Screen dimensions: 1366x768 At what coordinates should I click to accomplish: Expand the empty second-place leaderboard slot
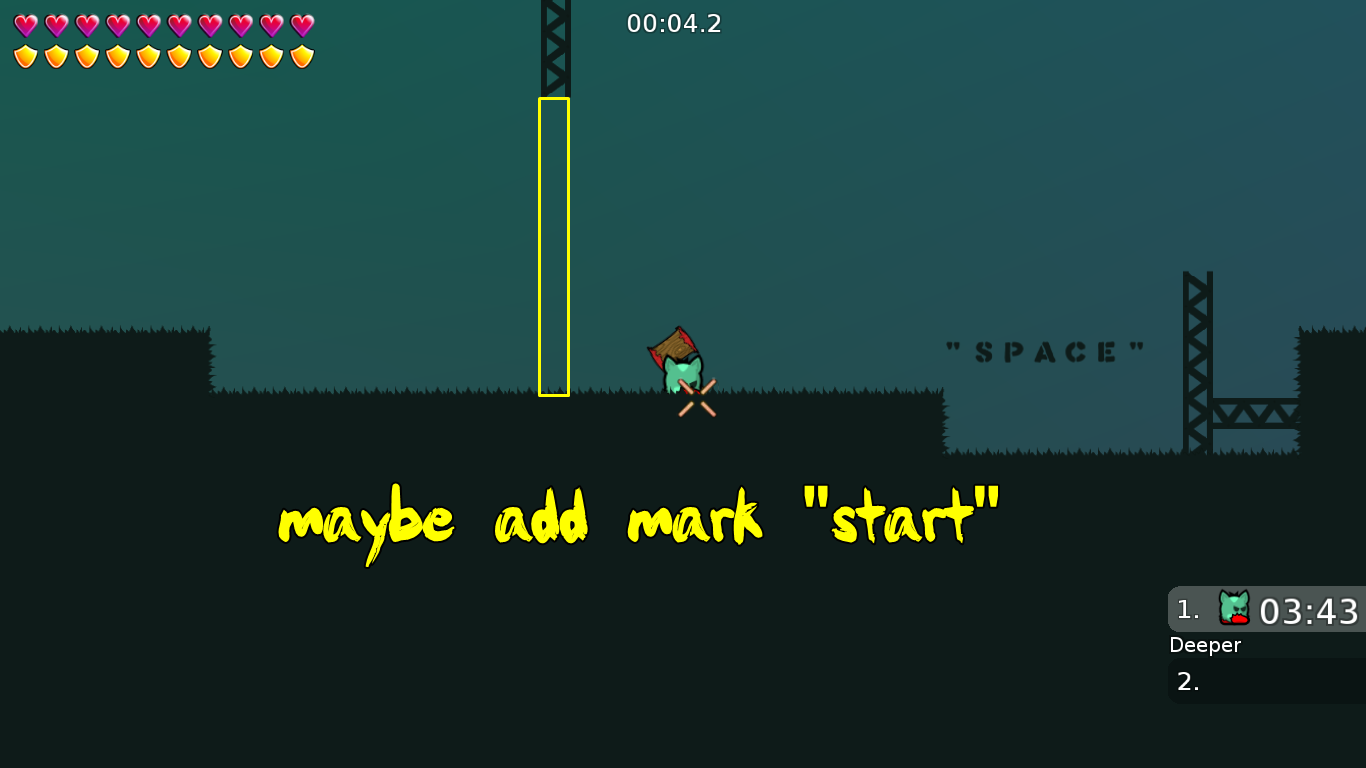pos(1266,682)
